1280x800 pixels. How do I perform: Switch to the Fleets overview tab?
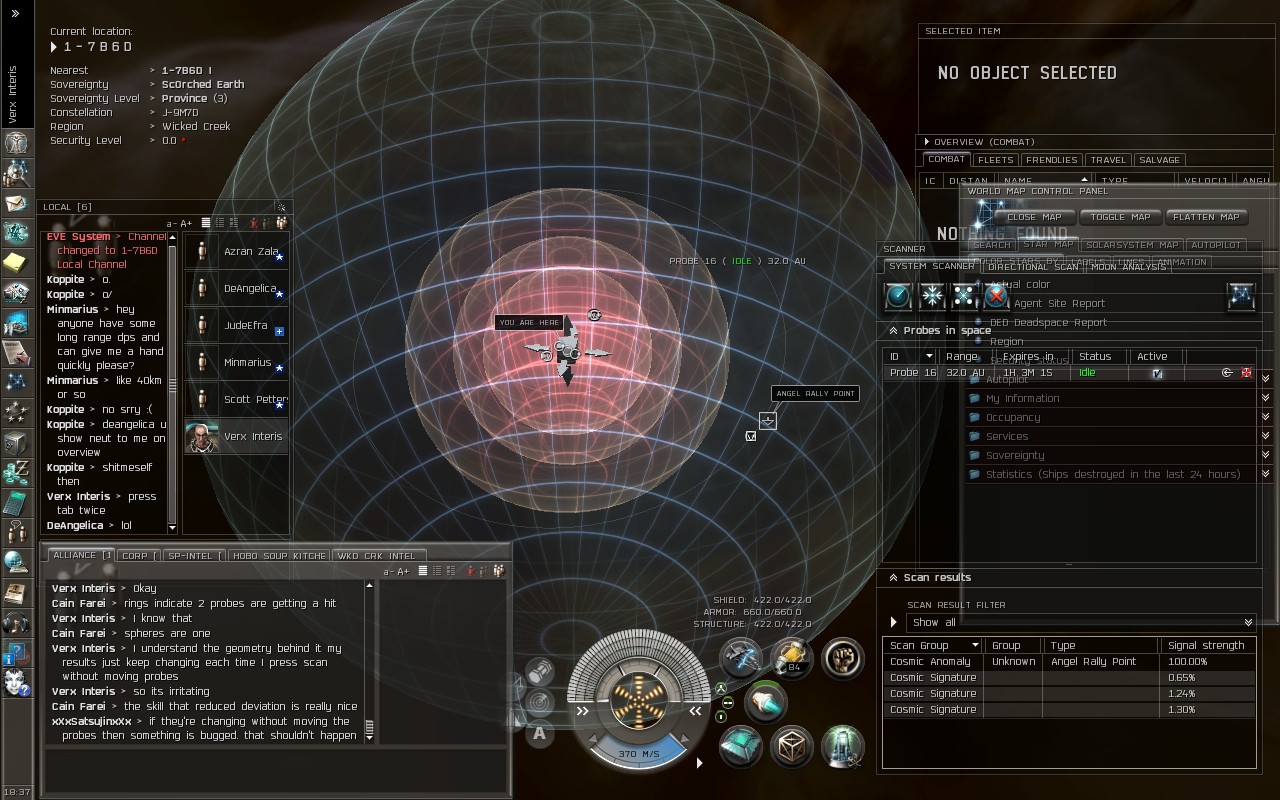pyautogui.click(x=995, y=160)
